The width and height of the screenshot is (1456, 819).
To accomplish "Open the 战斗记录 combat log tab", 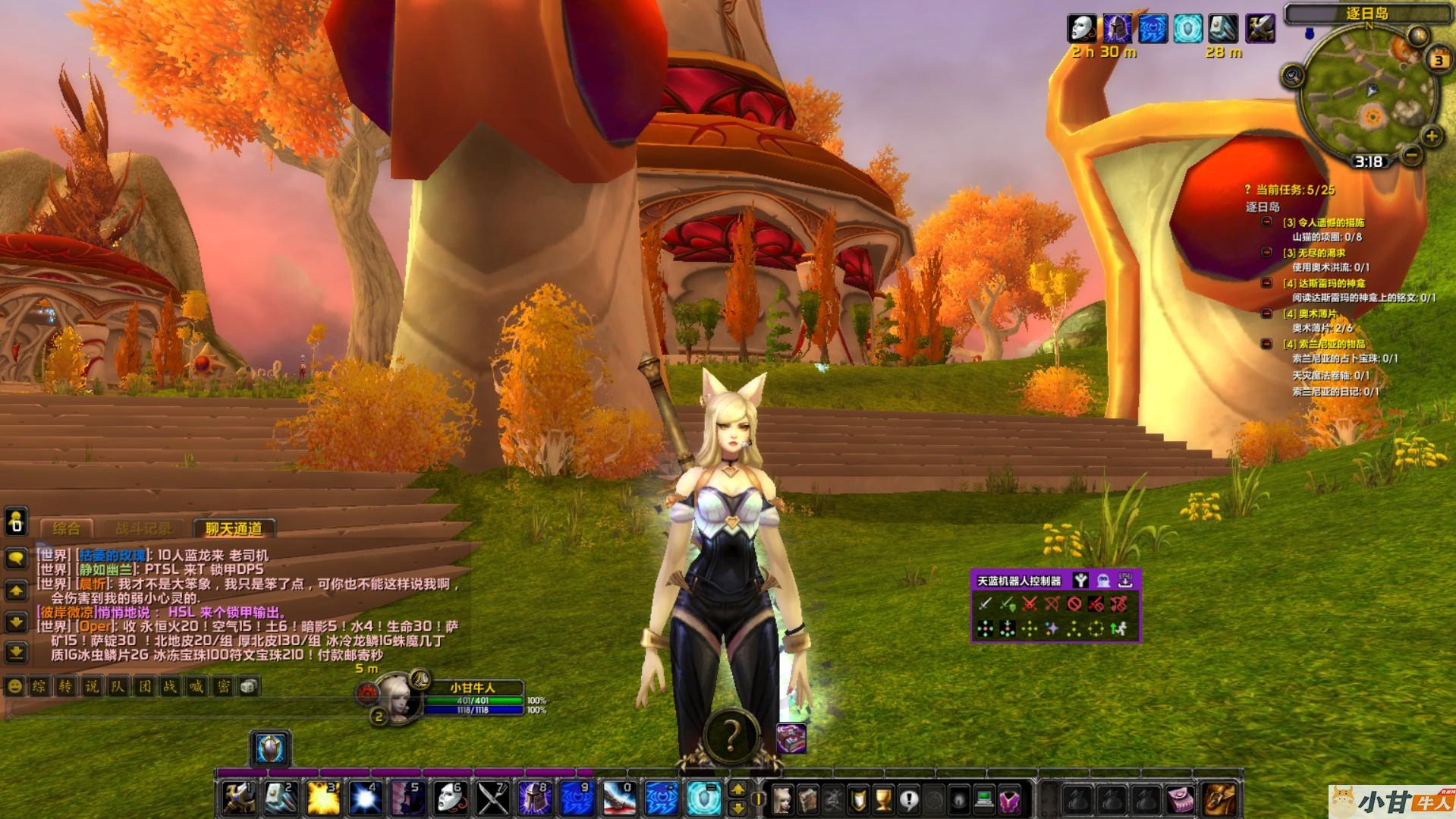I will (143, 528).
